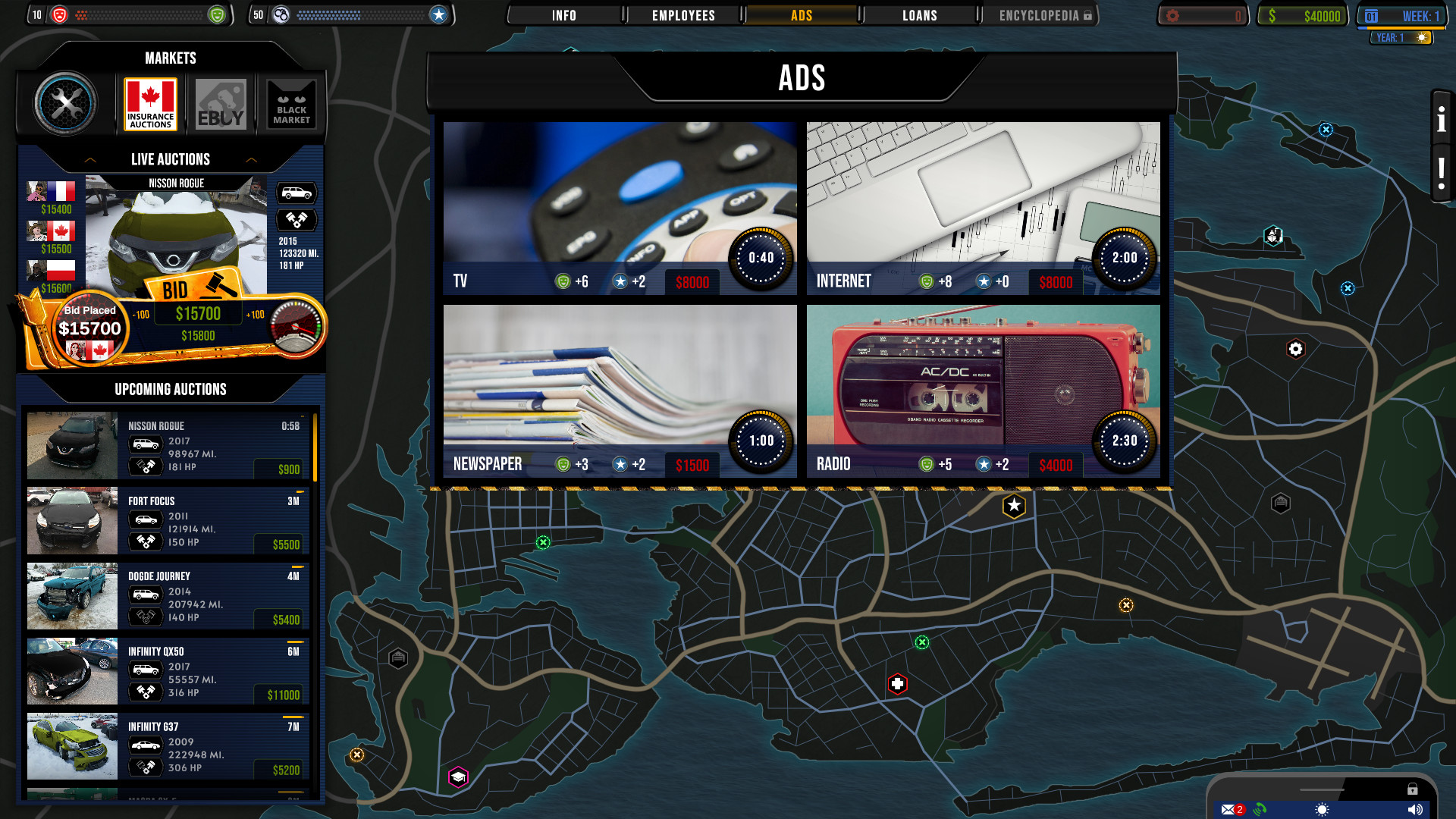Select the Infinity QX50 auction thumbnail
The height and width of the screenshot is (819, 1456).
[x=71, y=671]
